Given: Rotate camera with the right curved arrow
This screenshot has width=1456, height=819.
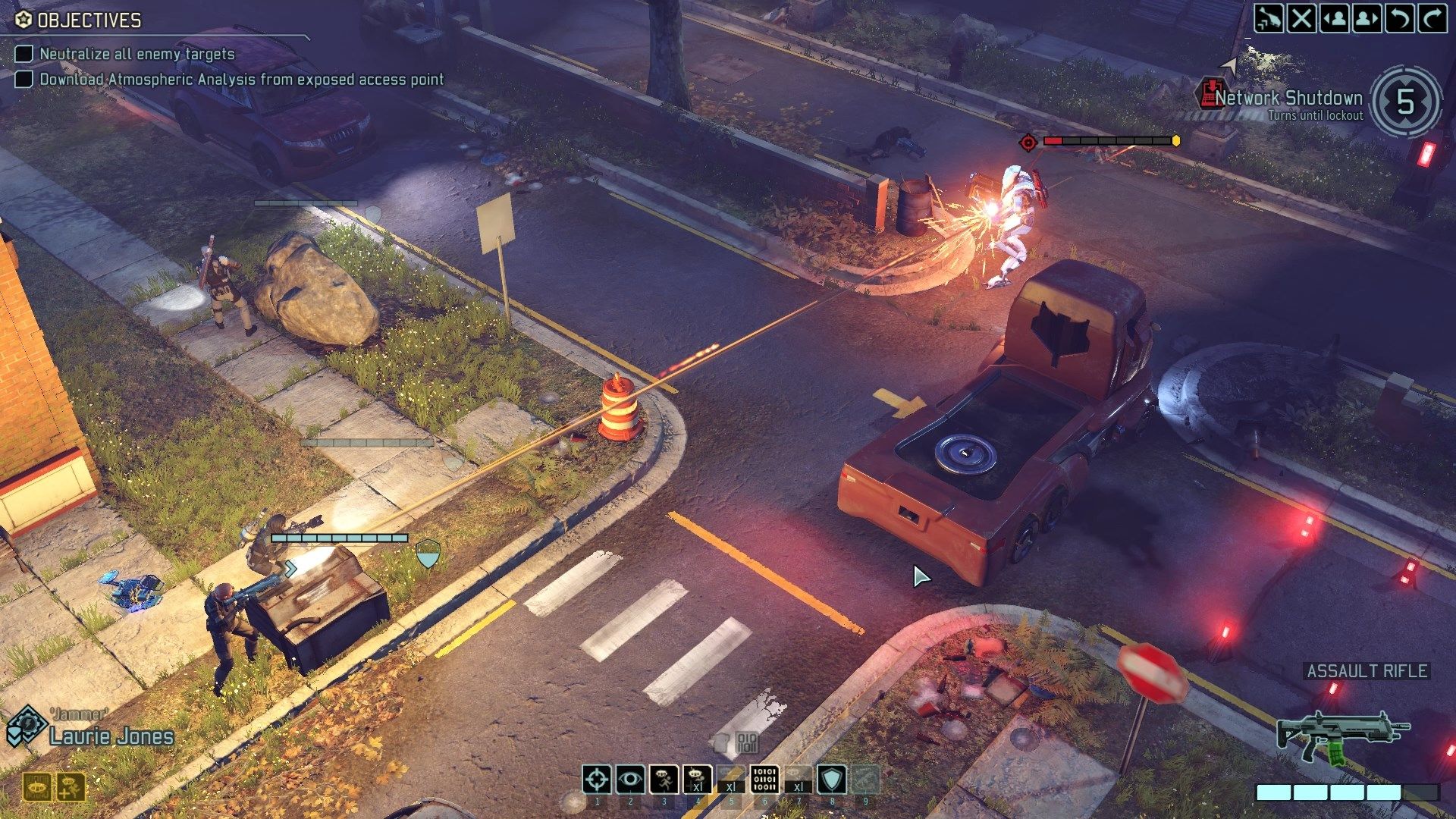Looking at the screenshot, I should pyautogui.click(x=1432, y=17).
